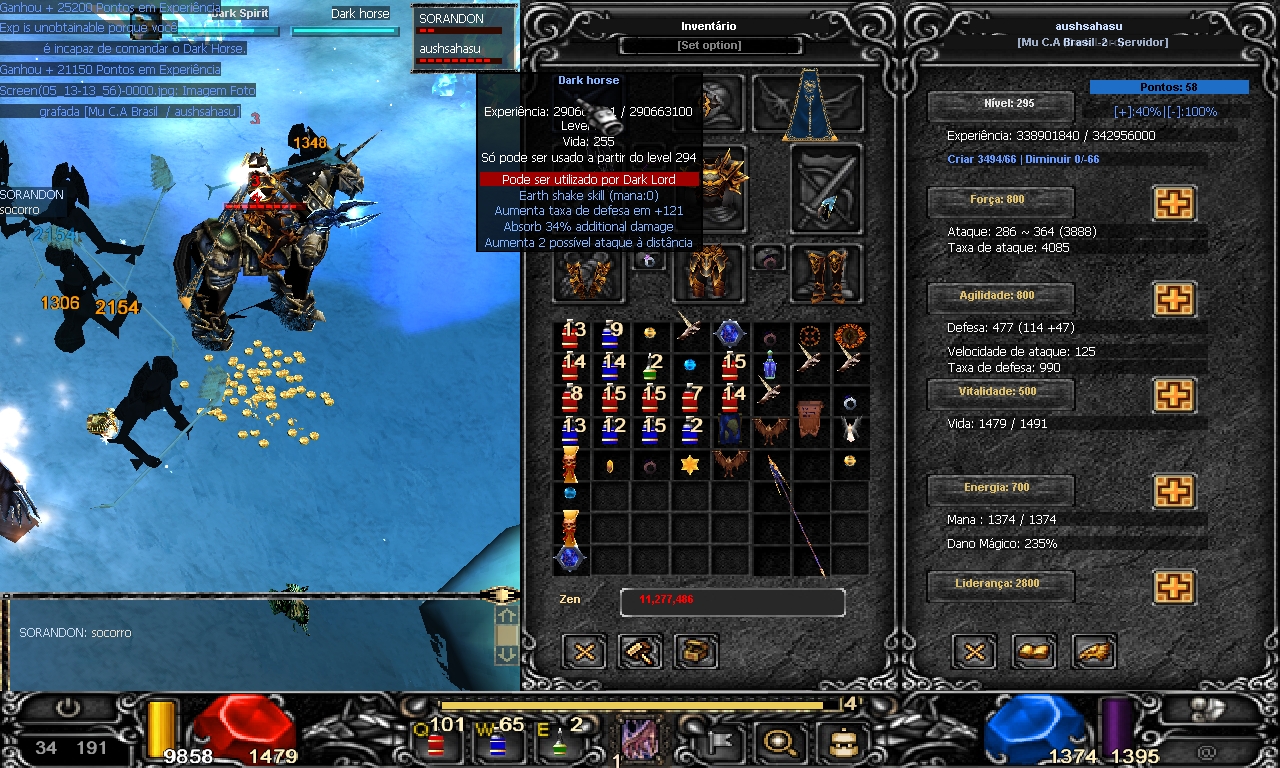Click the winged button under character stats
1280x768 pixels.
1094,652
